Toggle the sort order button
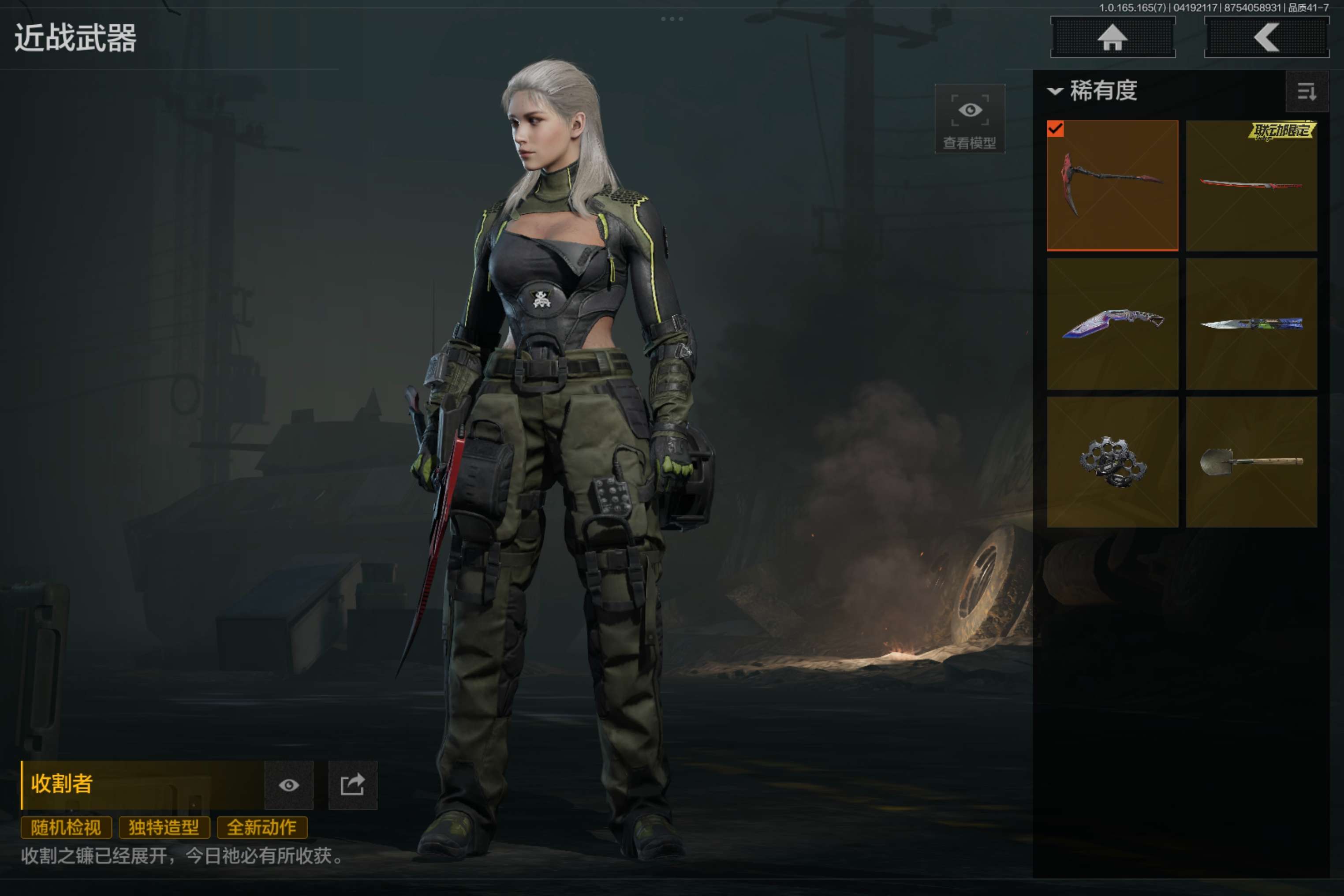Image resolution: width=1344 pixels, height=896 pixels. click(1306, 91)
